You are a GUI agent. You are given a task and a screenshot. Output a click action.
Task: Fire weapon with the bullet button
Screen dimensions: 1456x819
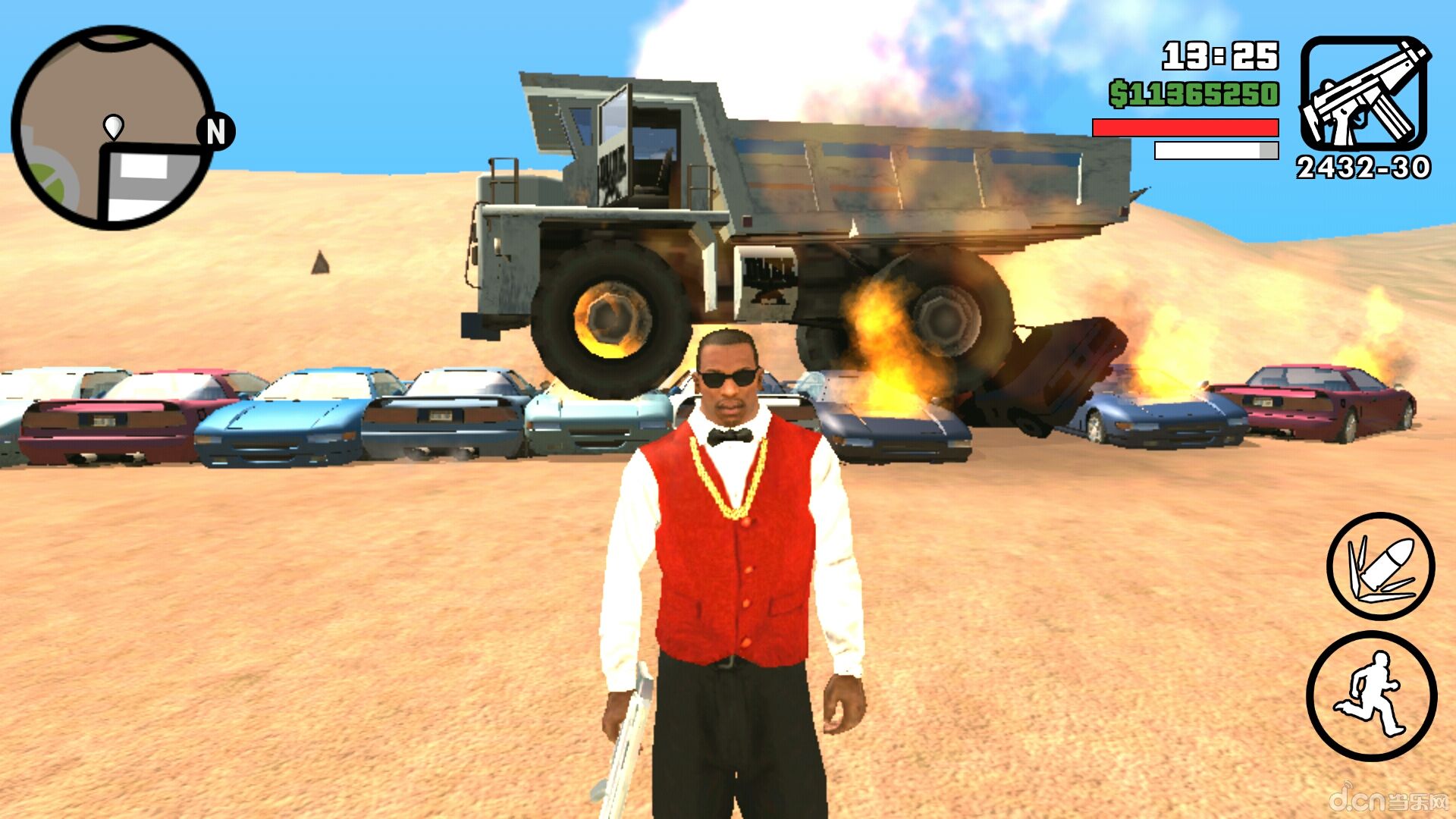click(1380, 566)
